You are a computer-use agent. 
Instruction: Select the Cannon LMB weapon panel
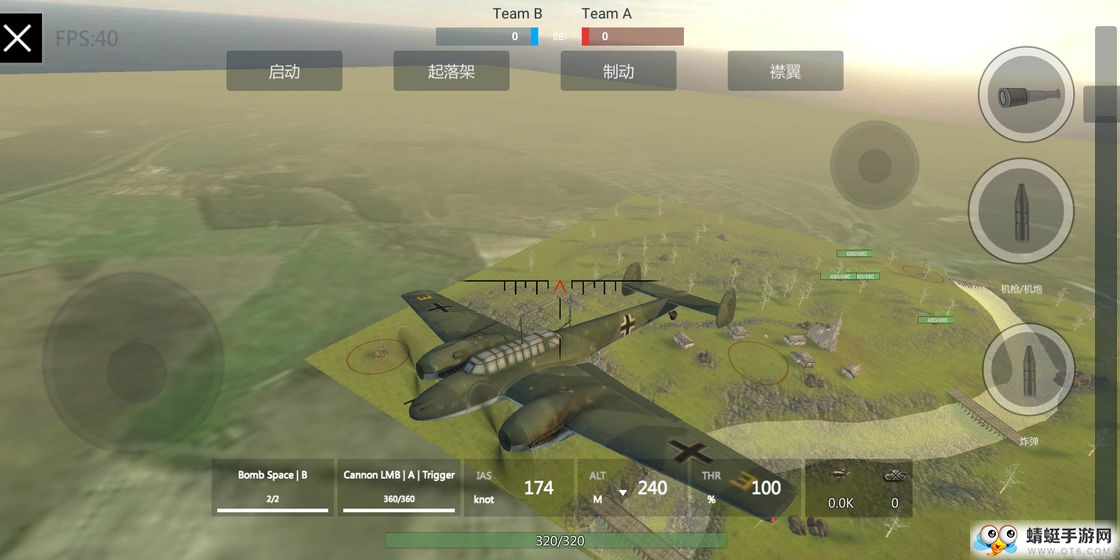click(x=399, y=487)
